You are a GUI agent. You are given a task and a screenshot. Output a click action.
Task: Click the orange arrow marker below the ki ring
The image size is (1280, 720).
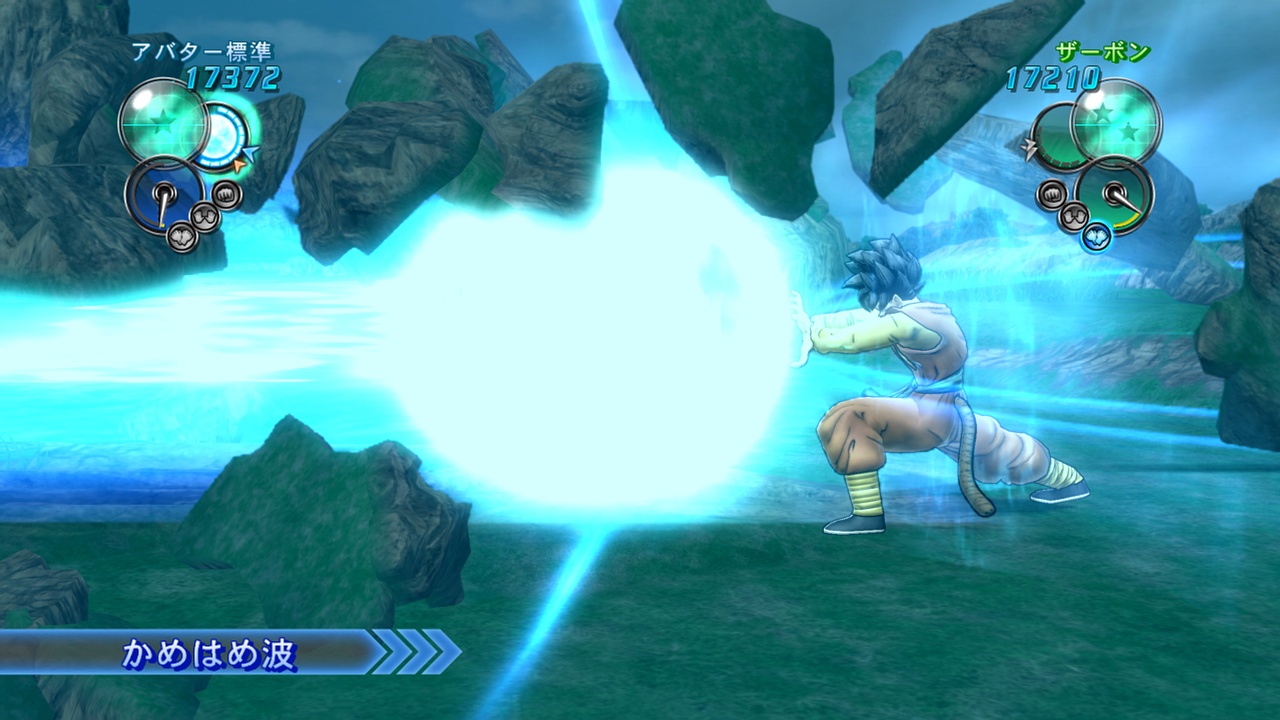click(239, 164)
